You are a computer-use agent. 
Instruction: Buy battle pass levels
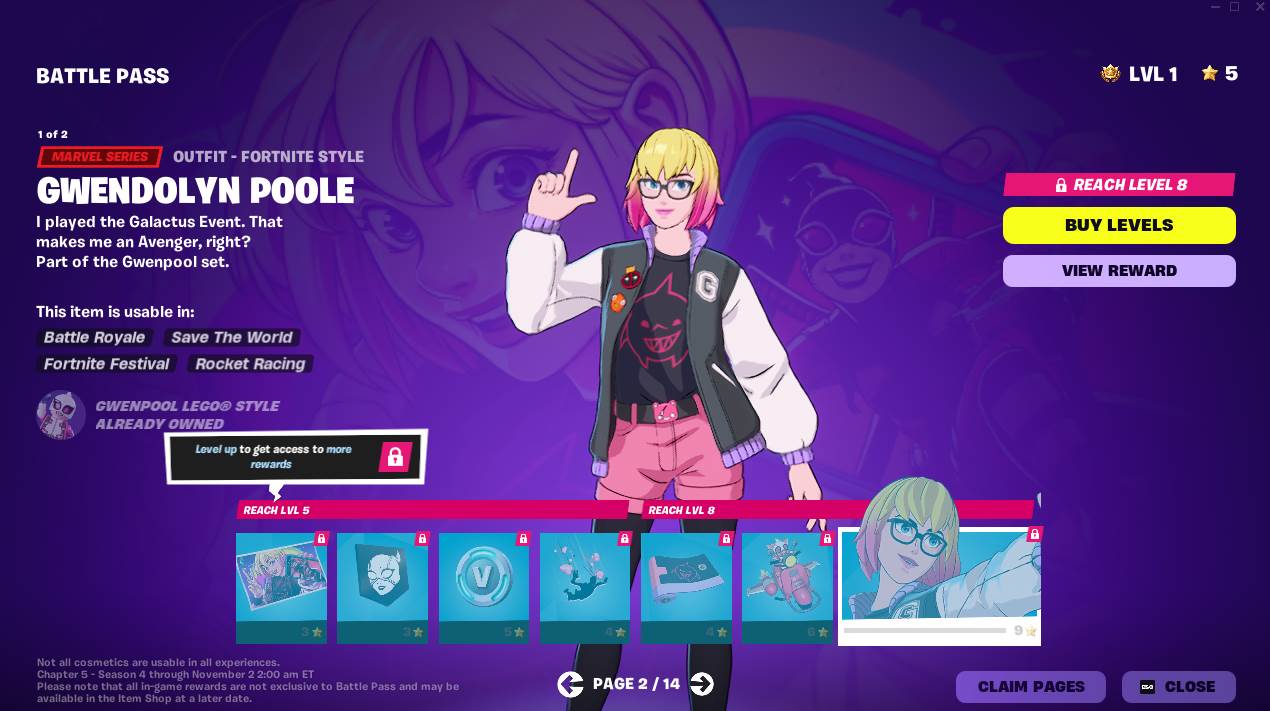(x=1119, y=225)
